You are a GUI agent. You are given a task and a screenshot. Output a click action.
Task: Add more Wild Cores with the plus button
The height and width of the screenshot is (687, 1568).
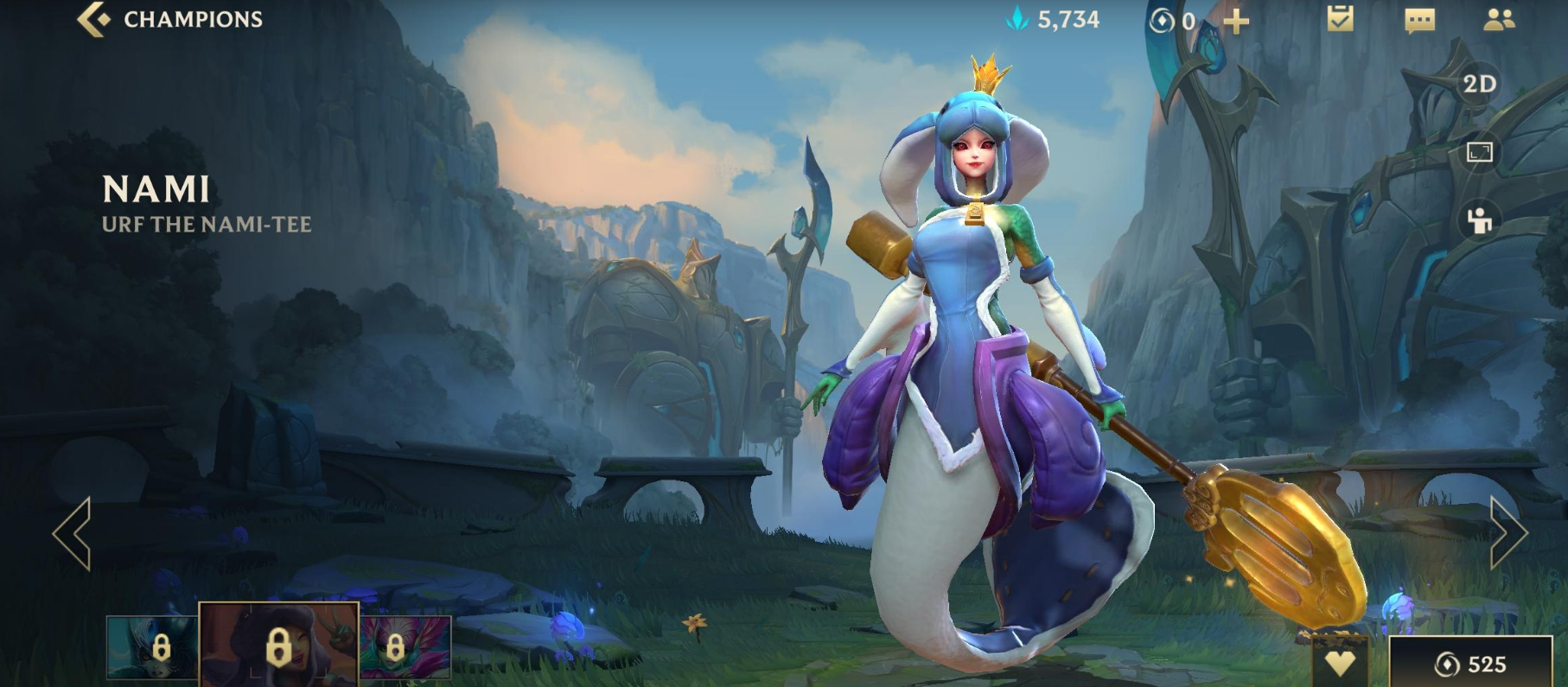(x=1237, y=21)
